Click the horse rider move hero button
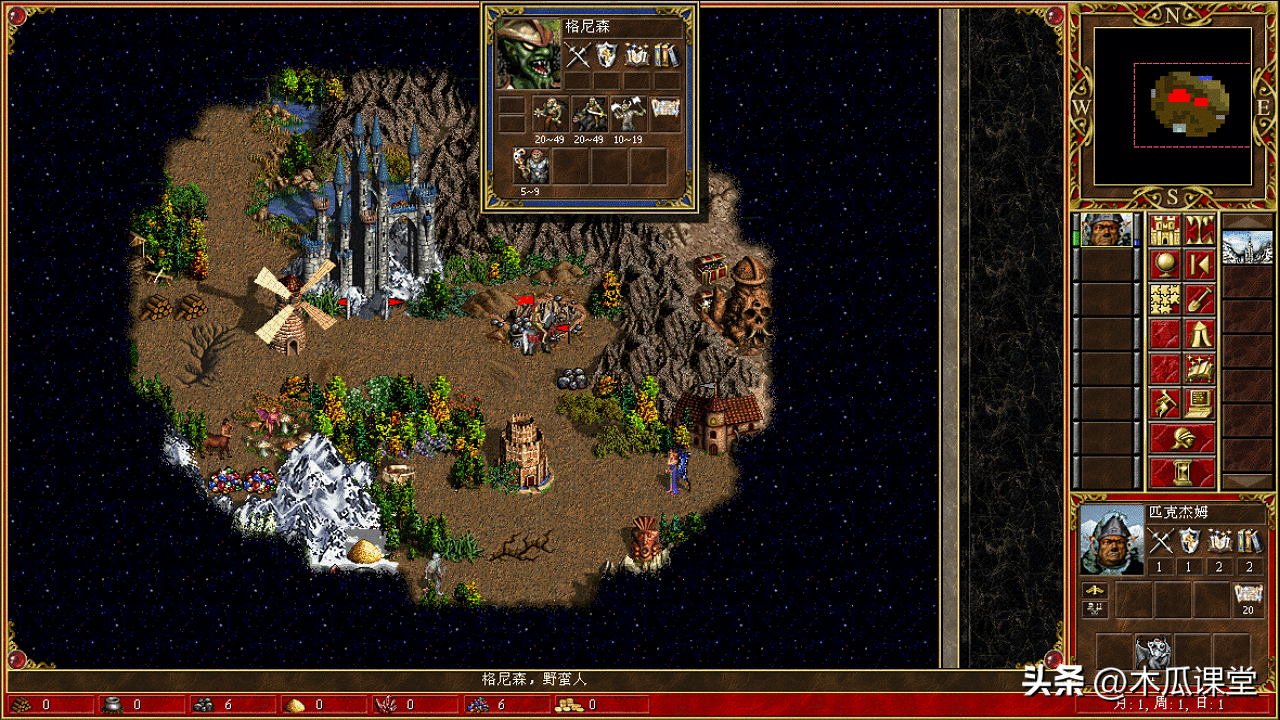The width and height of the screenshot is (1280, 720). 1165,402
